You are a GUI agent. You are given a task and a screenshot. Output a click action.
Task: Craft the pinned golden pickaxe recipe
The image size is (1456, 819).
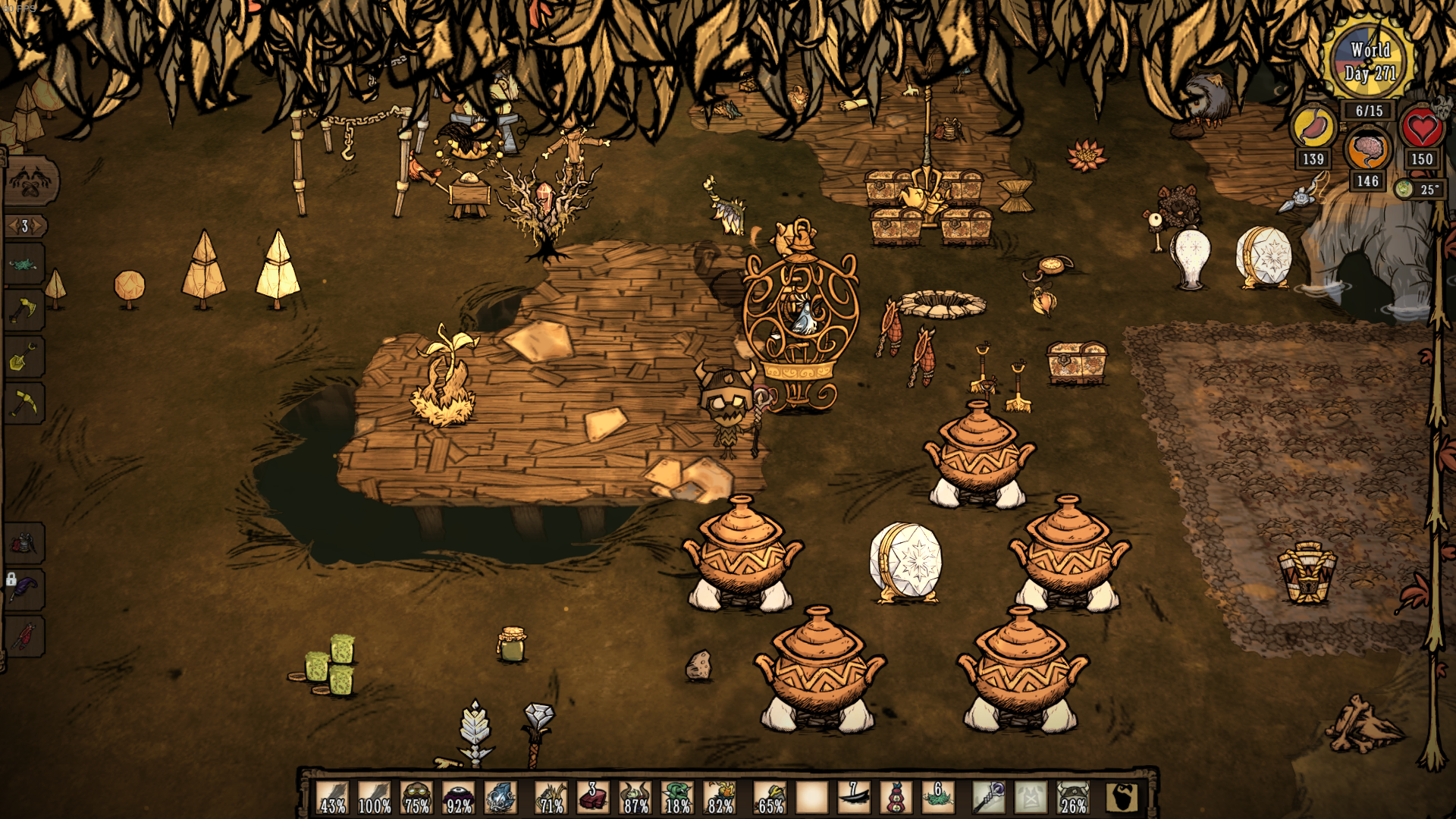coord(23,403)
